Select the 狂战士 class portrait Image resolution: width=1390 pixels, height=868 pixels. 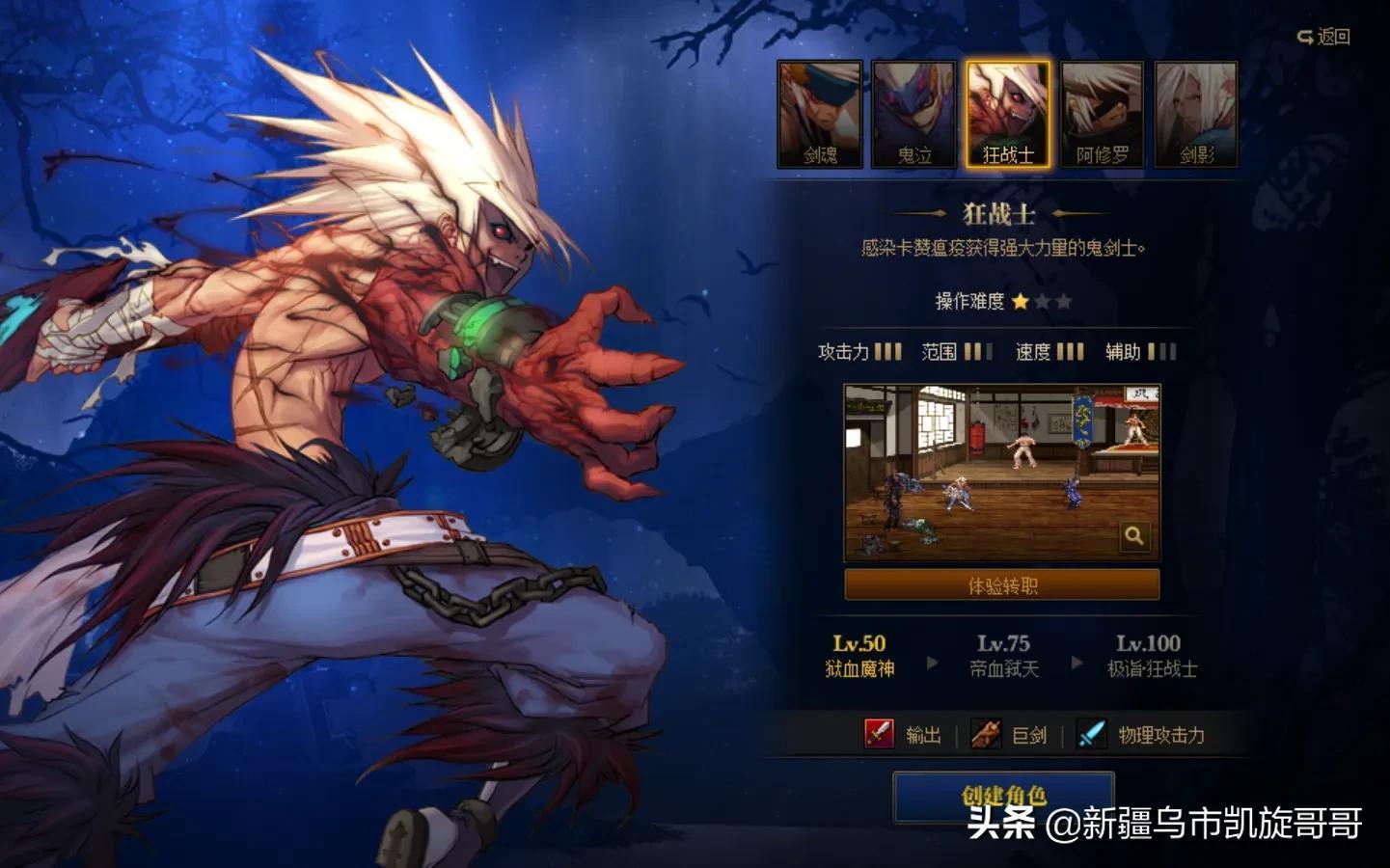1008,115
